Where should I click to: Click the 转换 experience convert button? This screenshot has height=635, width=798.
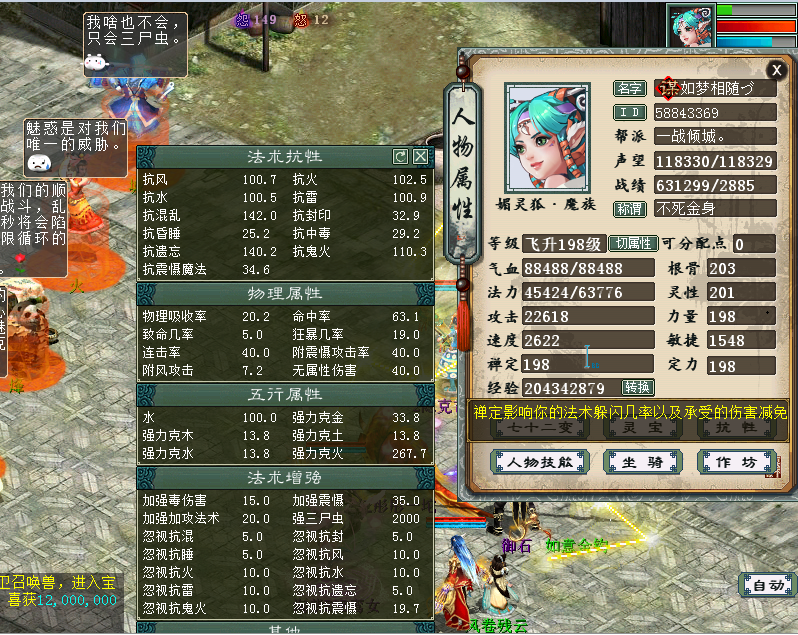tap(637, 388)
